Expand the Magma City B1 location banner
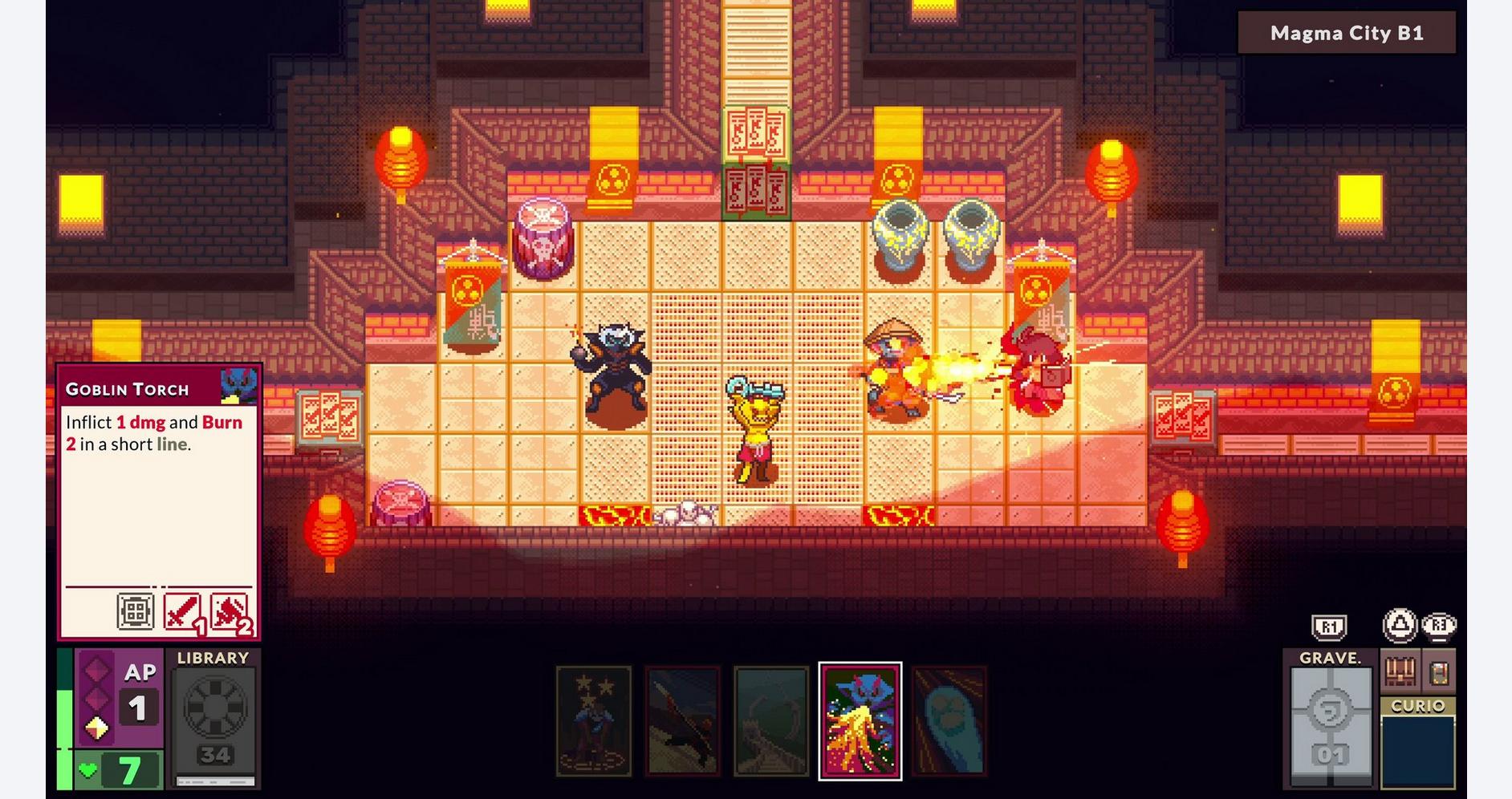Image resolution: width=1512 pixels, height=799 pixels. [1344, 34]
